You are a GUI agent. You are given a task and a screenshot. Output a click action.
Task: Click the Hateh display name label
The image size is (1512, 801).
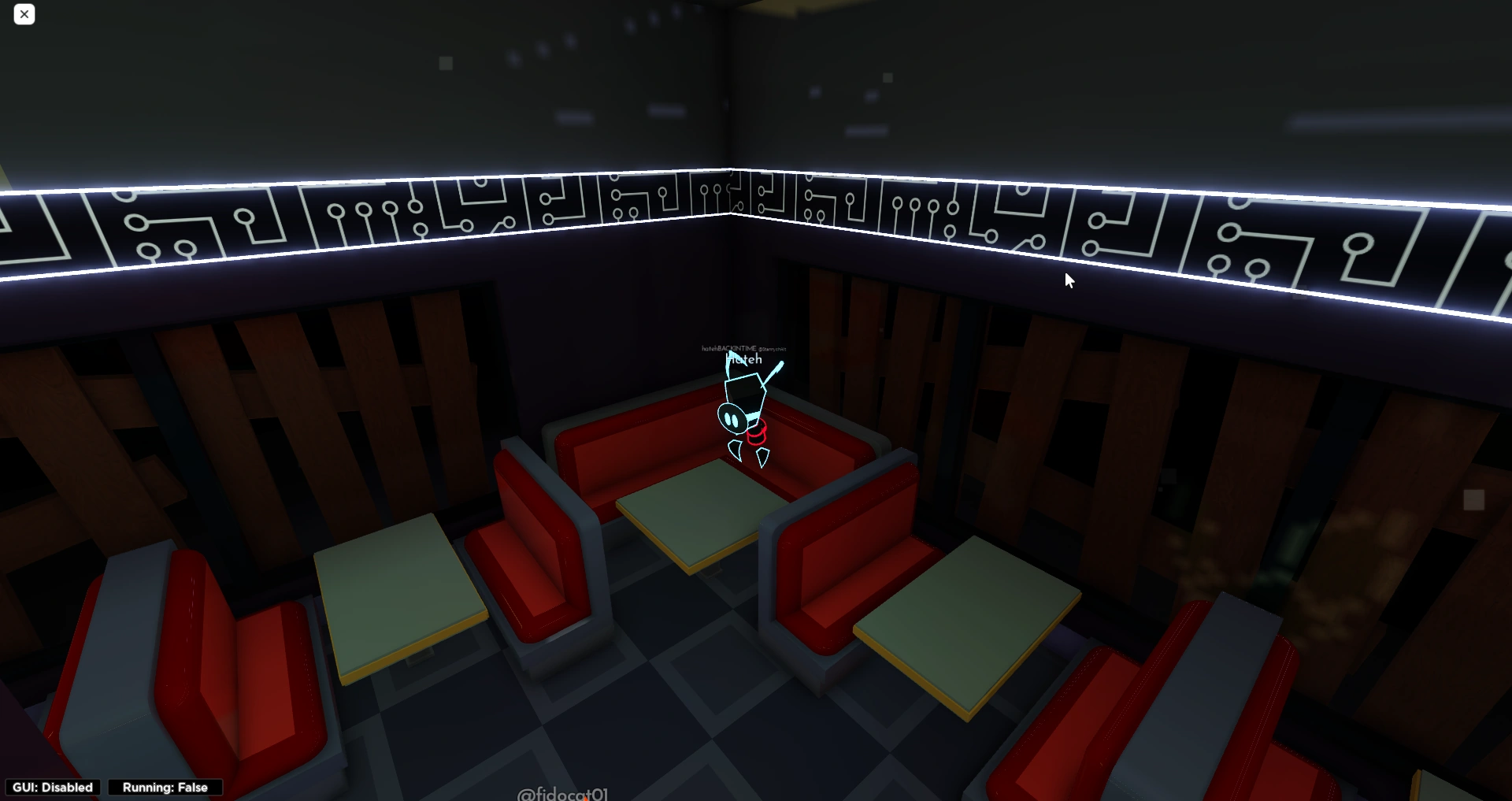(743, 359)
